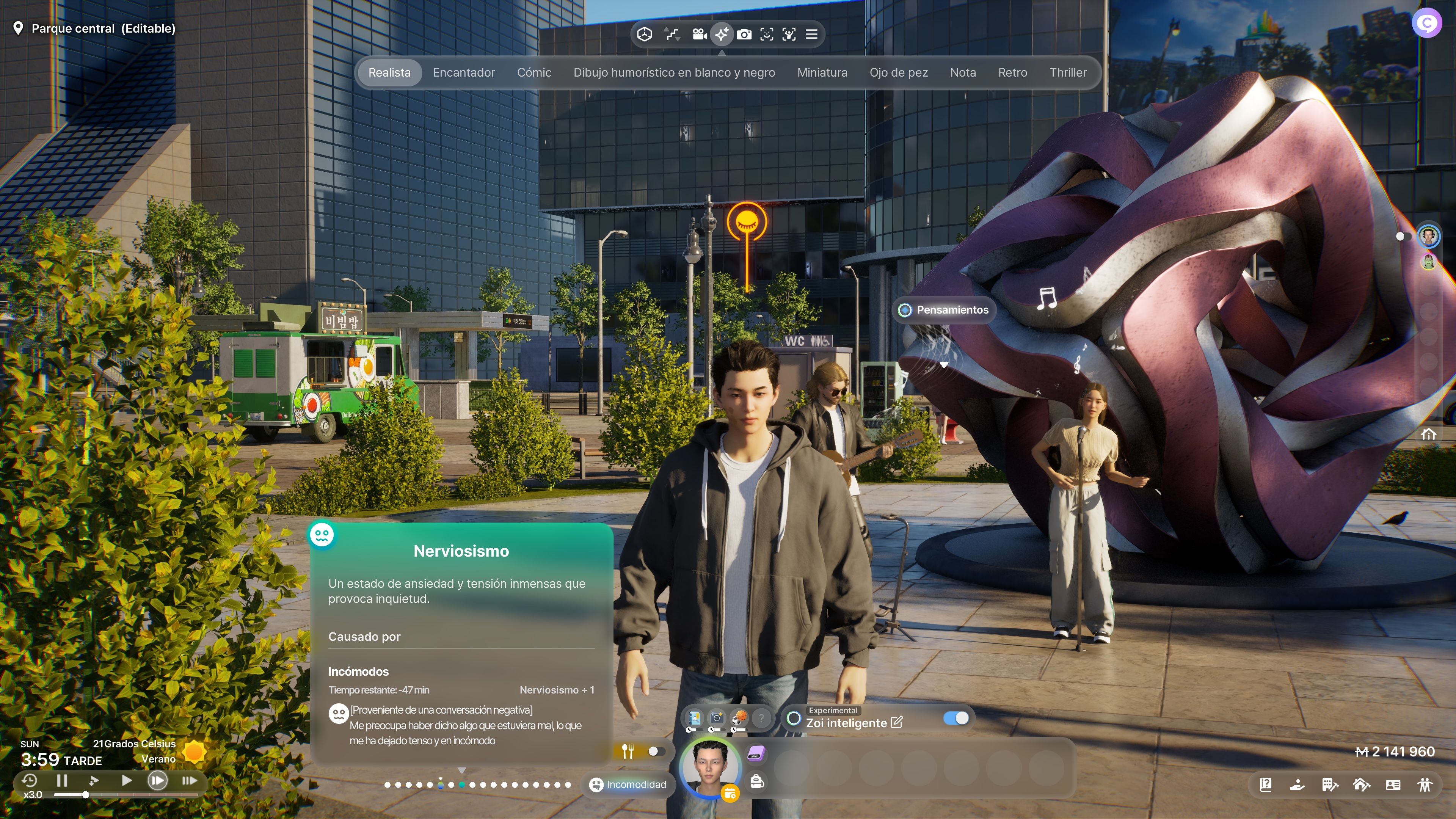The image size is (1456, 819).
Task: Click the Incomodidad mood button
Action: coord(628,784)
